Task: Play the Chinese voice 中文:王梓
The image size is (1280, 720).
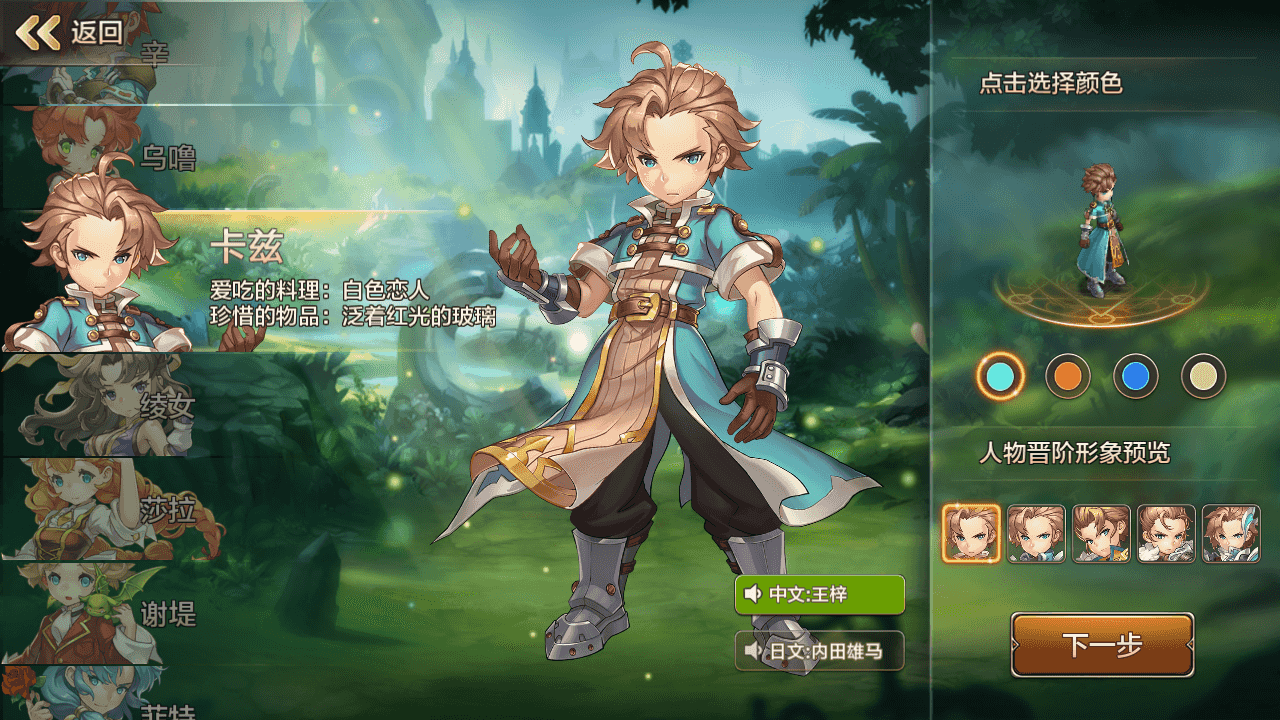Action: (x=819, y=595)
